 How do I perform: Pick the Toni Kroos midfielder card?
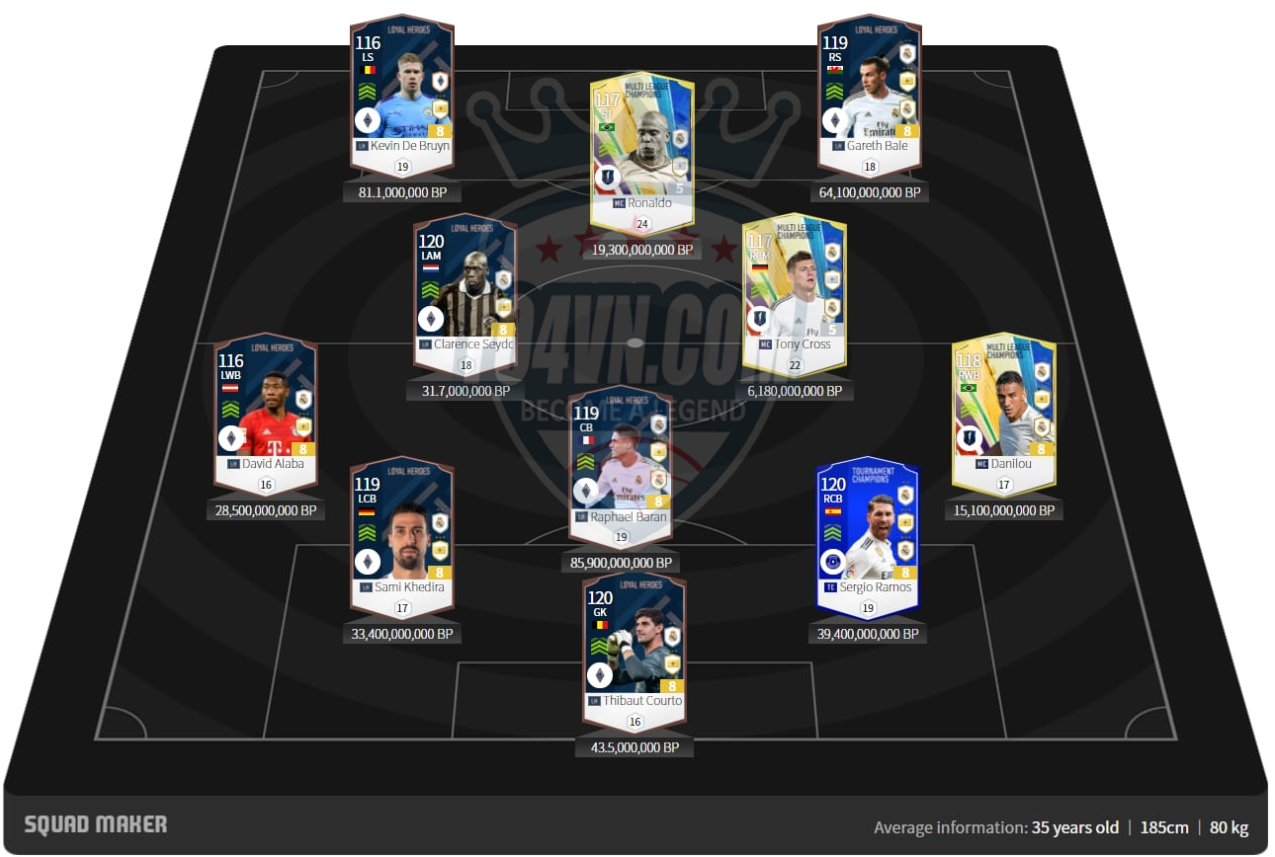795,290
